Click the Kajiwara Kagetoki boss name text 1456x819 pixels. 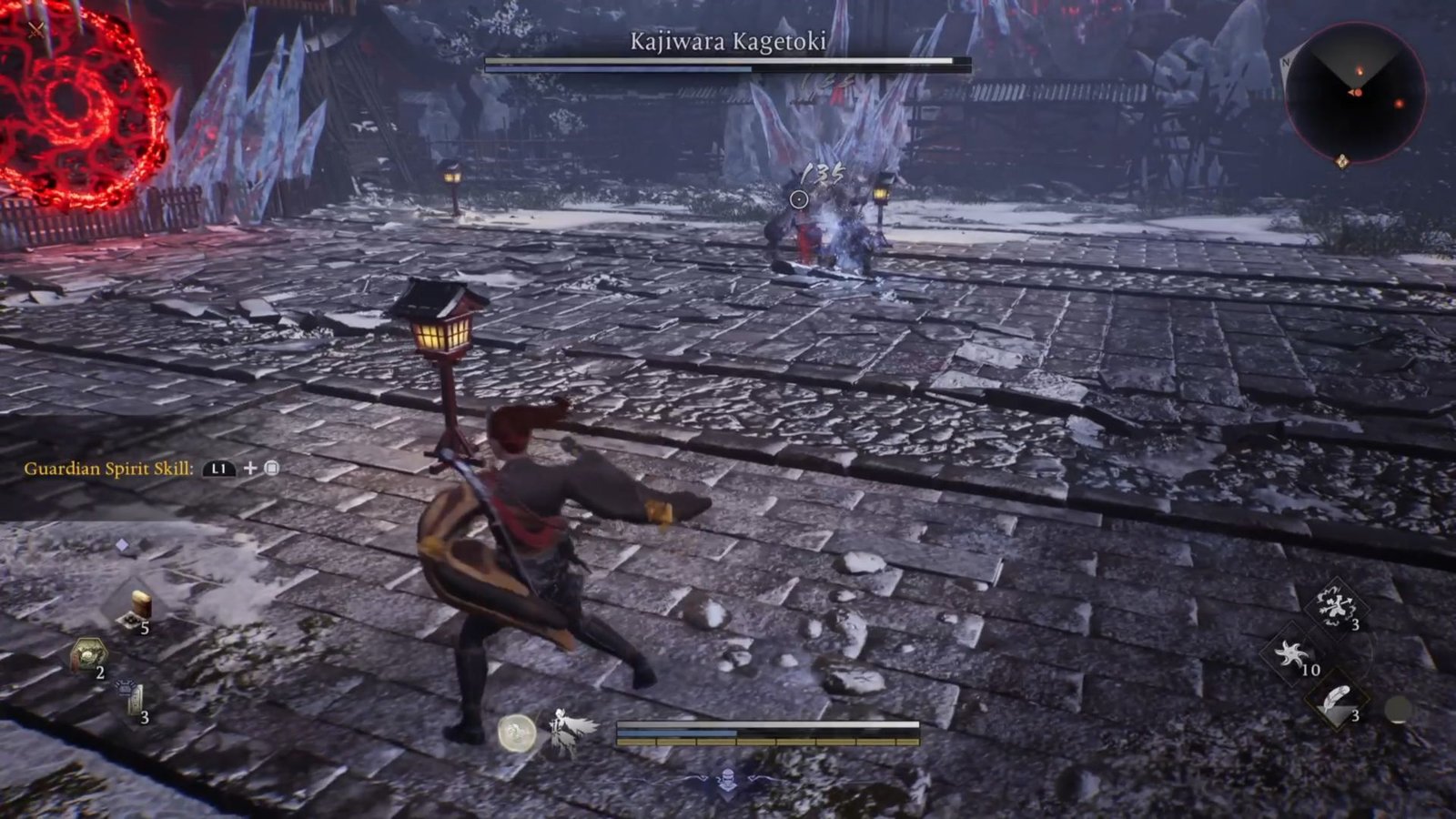(x=728, y=40)
